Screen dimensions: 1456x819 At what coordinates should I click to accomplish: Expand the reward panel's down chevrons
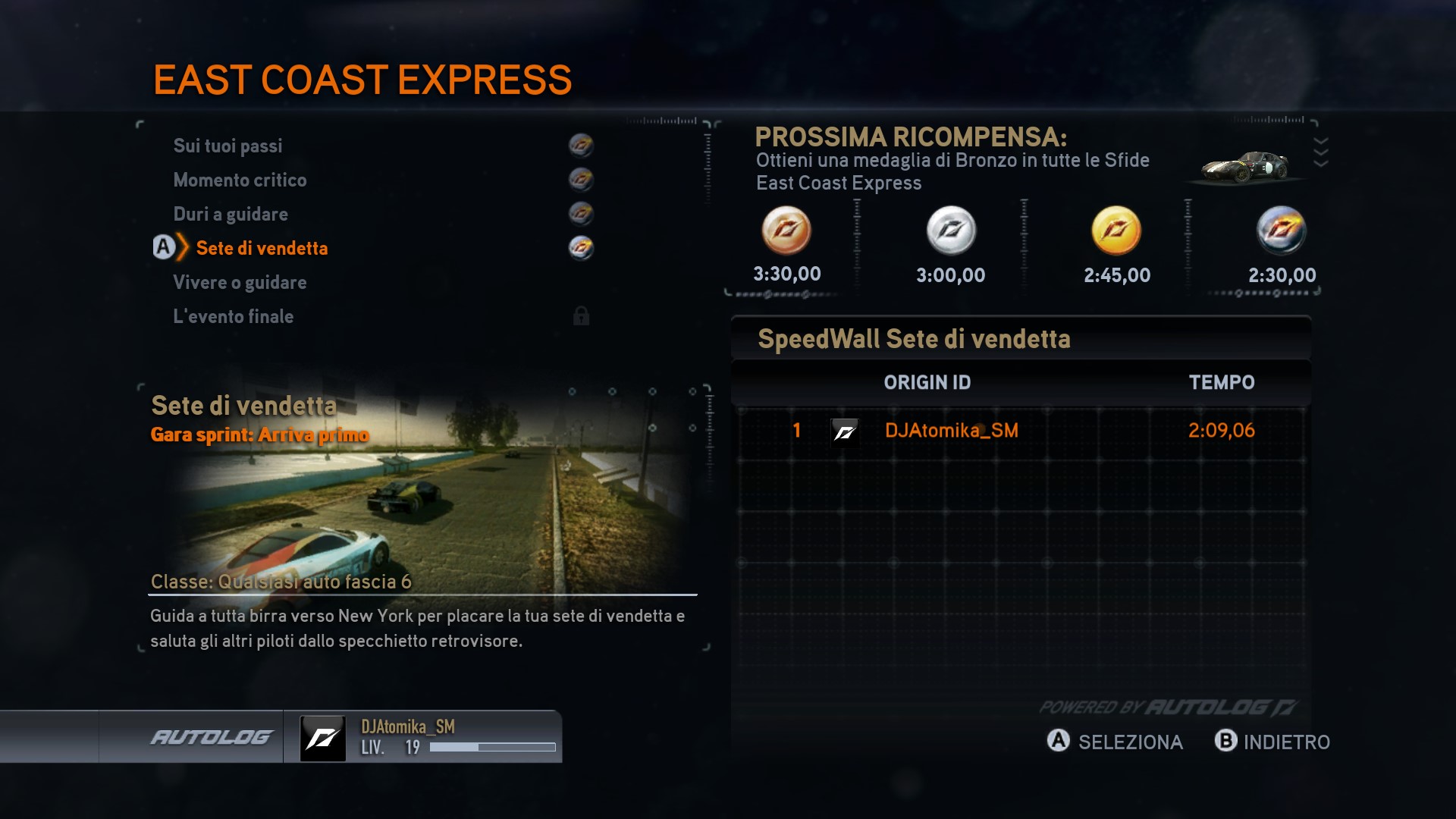[1320, 152]
